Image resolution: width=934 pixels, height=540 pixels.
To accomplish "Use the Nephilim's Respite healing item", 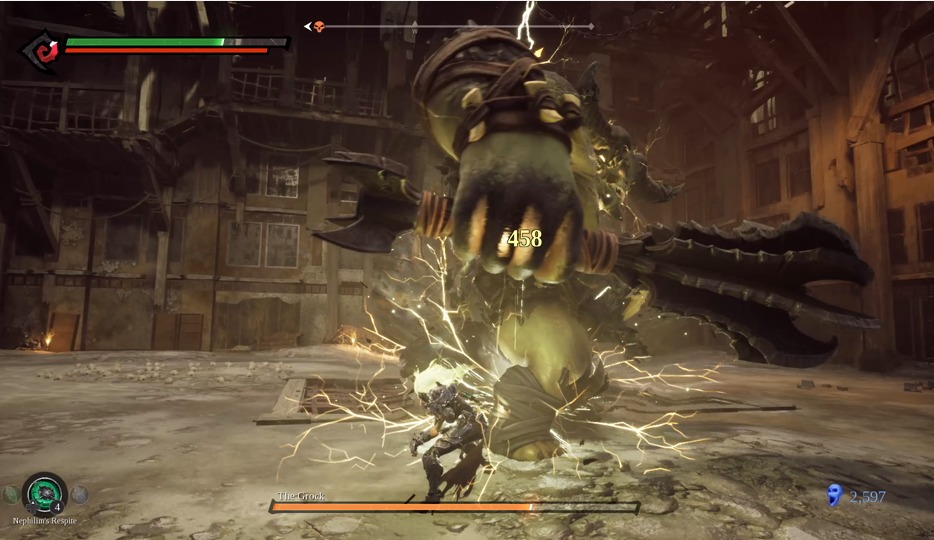I will (x=45, y=493).
